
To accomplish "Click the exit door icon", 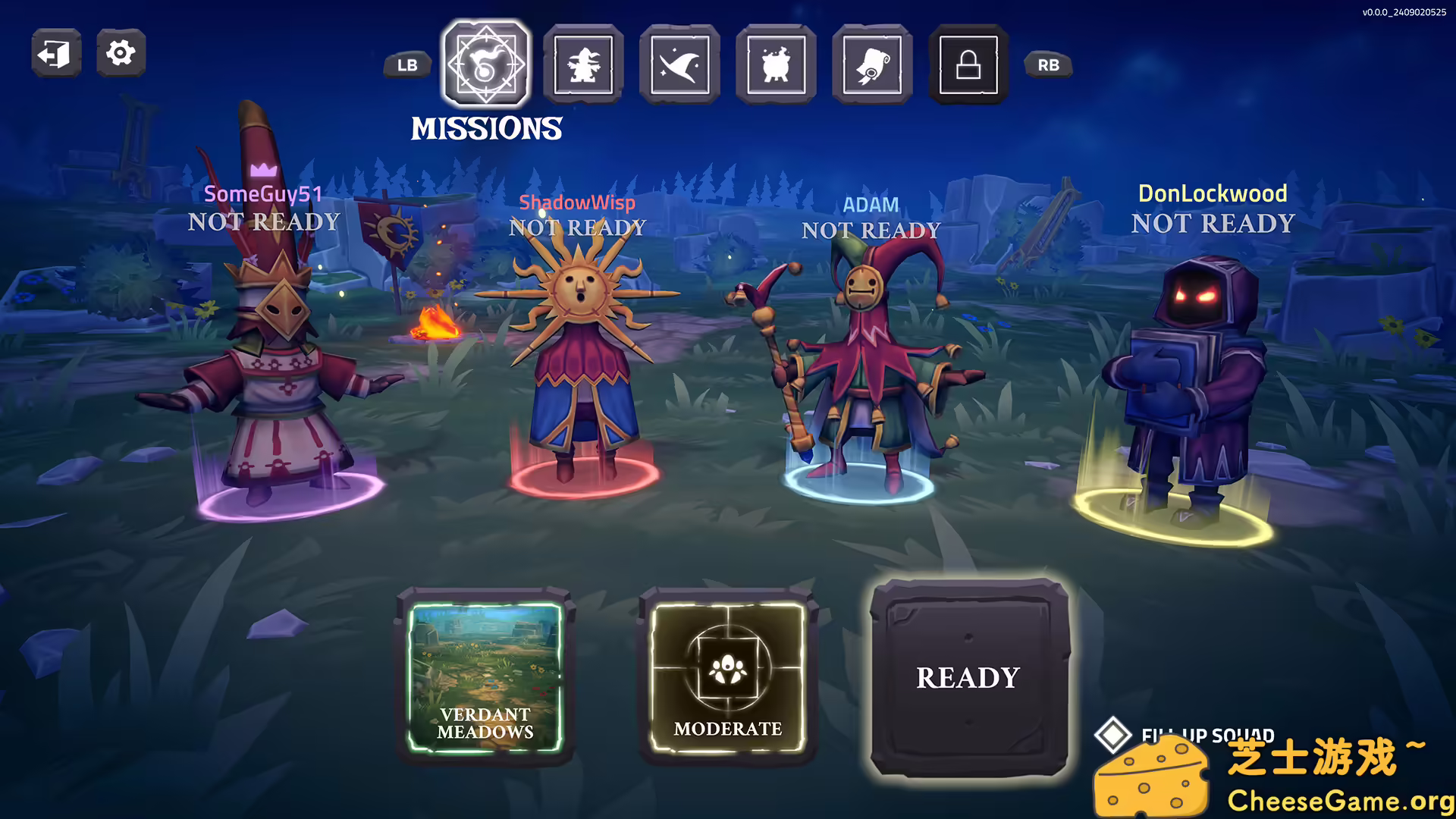I will (x=55, y=52).
